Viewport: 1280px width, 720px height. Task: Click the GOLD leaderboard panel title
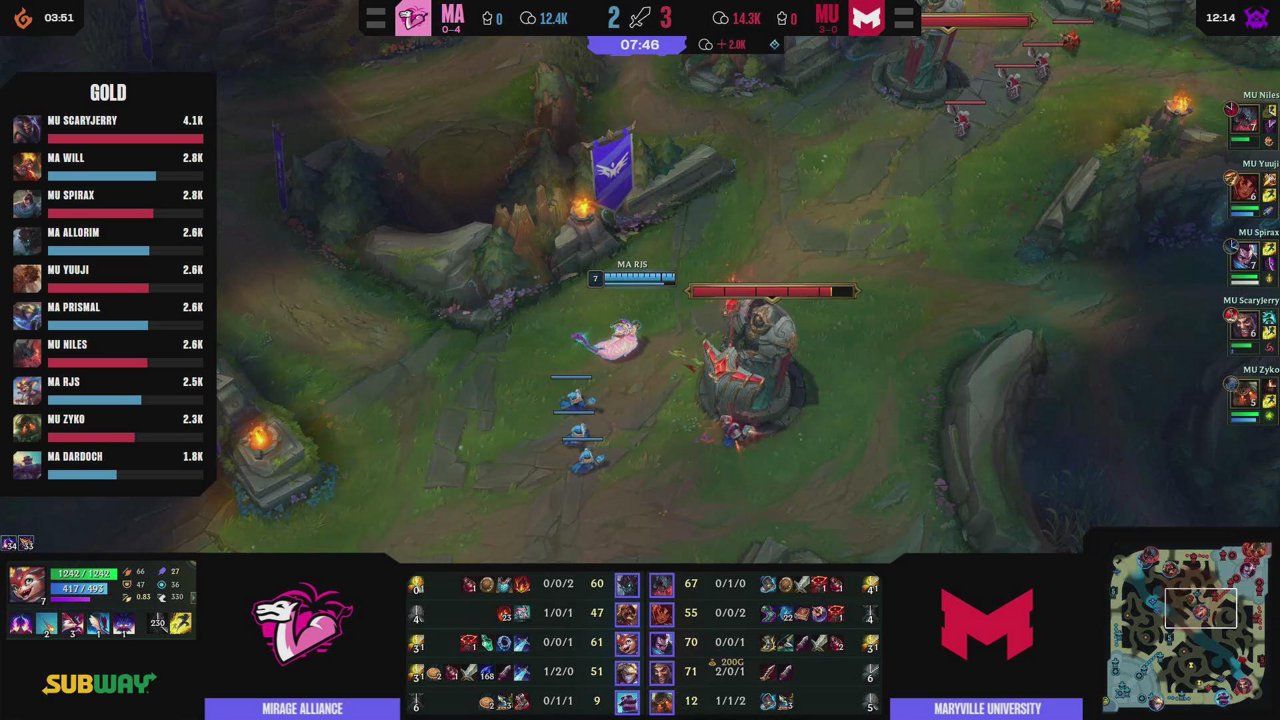coord(109,92)
